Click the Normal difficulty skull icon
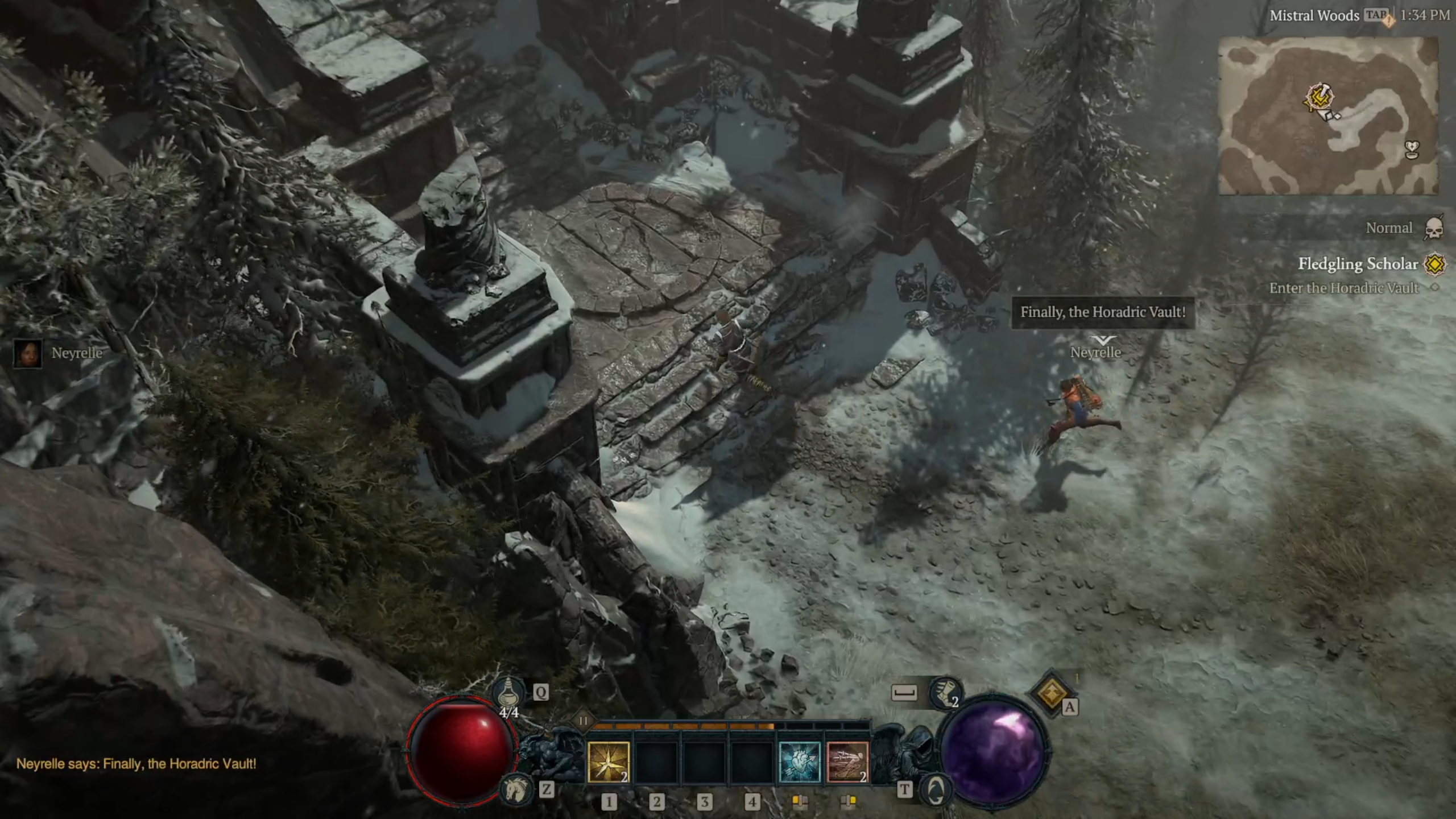 [1434, 228]
